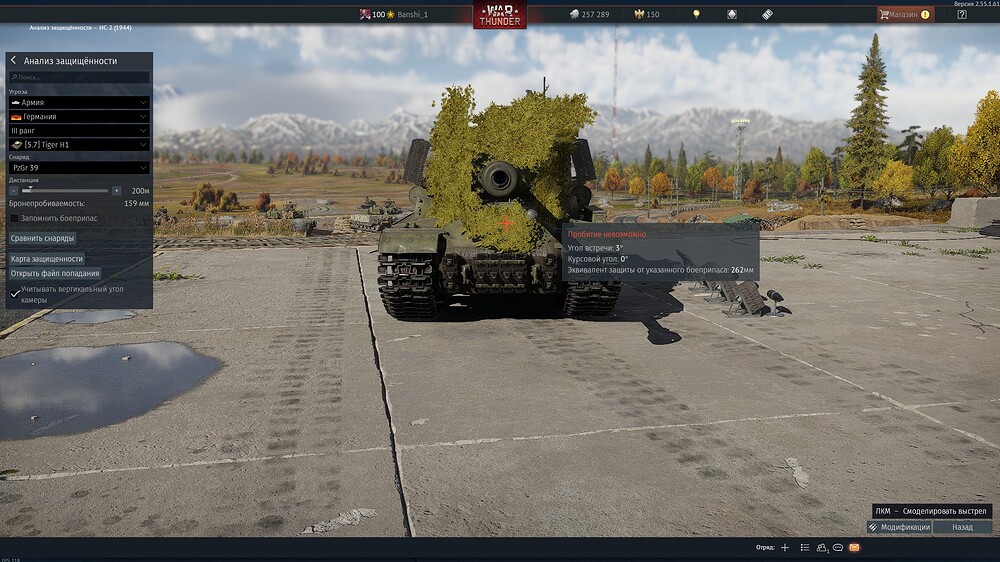This screenshot has height=562, width=1000.
Task: Click the Назад button
Action: click(x=962, y=527)
